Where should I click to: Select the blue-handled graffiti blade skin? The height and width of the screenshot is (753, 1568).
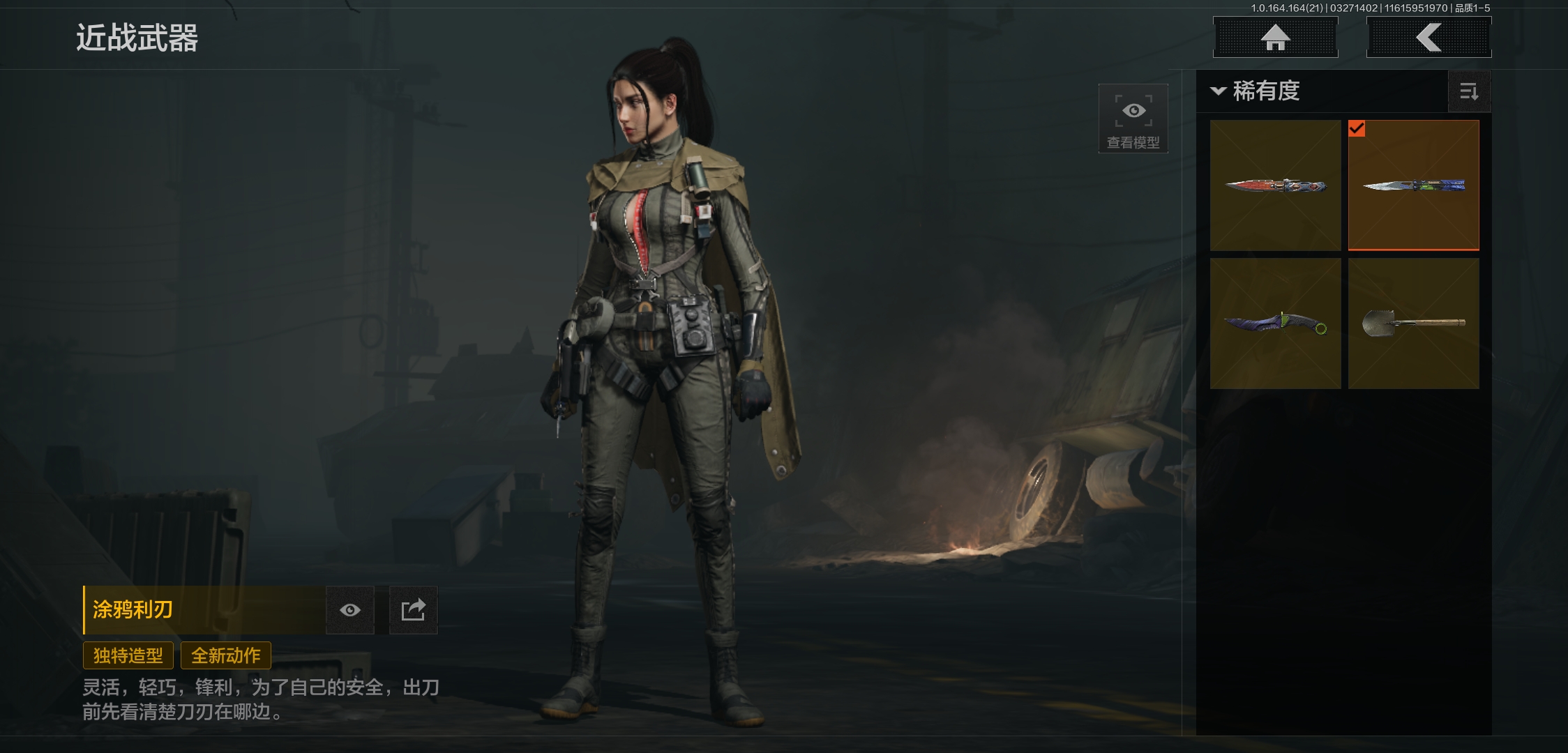pos(1413,185)
